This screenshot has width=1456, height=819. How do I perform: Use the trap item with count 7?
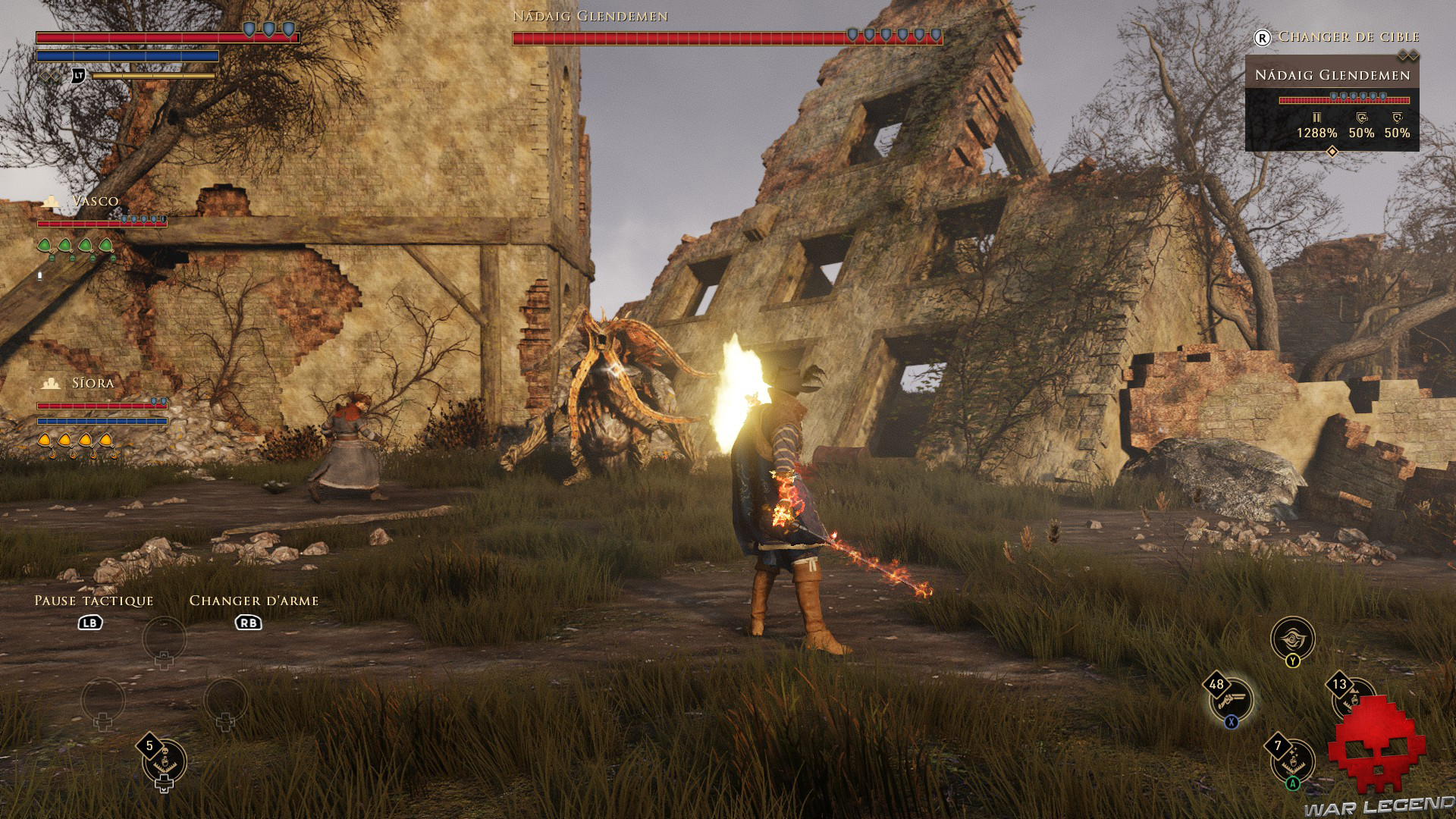point(1292,761)
